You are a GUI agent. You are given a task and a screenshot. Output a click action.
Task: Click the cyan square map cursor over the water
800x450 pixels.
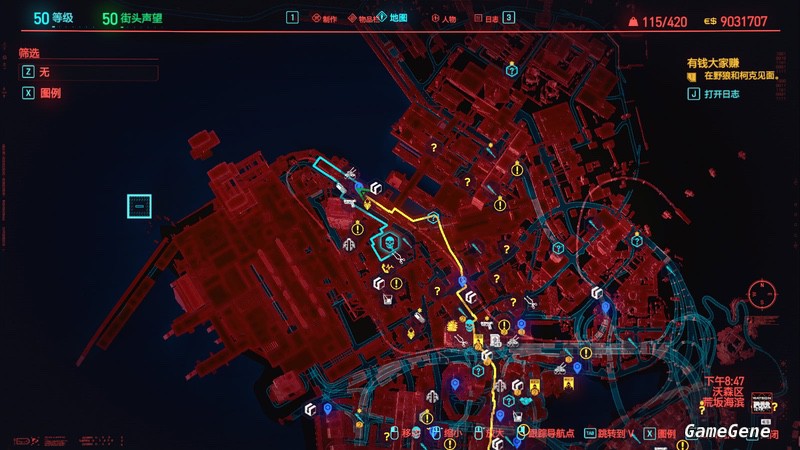coord(139,207)
